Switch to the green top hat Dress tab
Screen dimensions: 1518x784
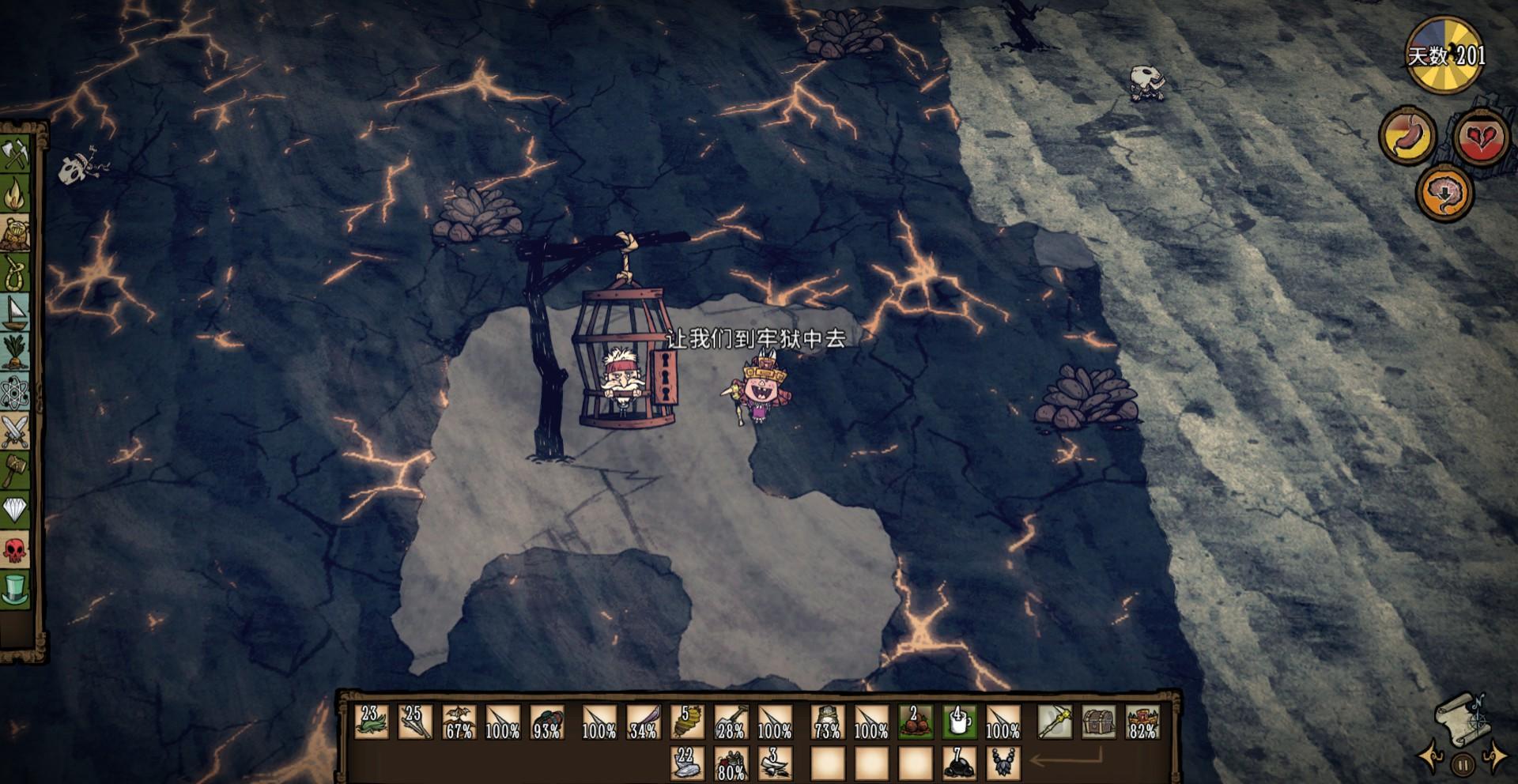(x=15, y=590)
